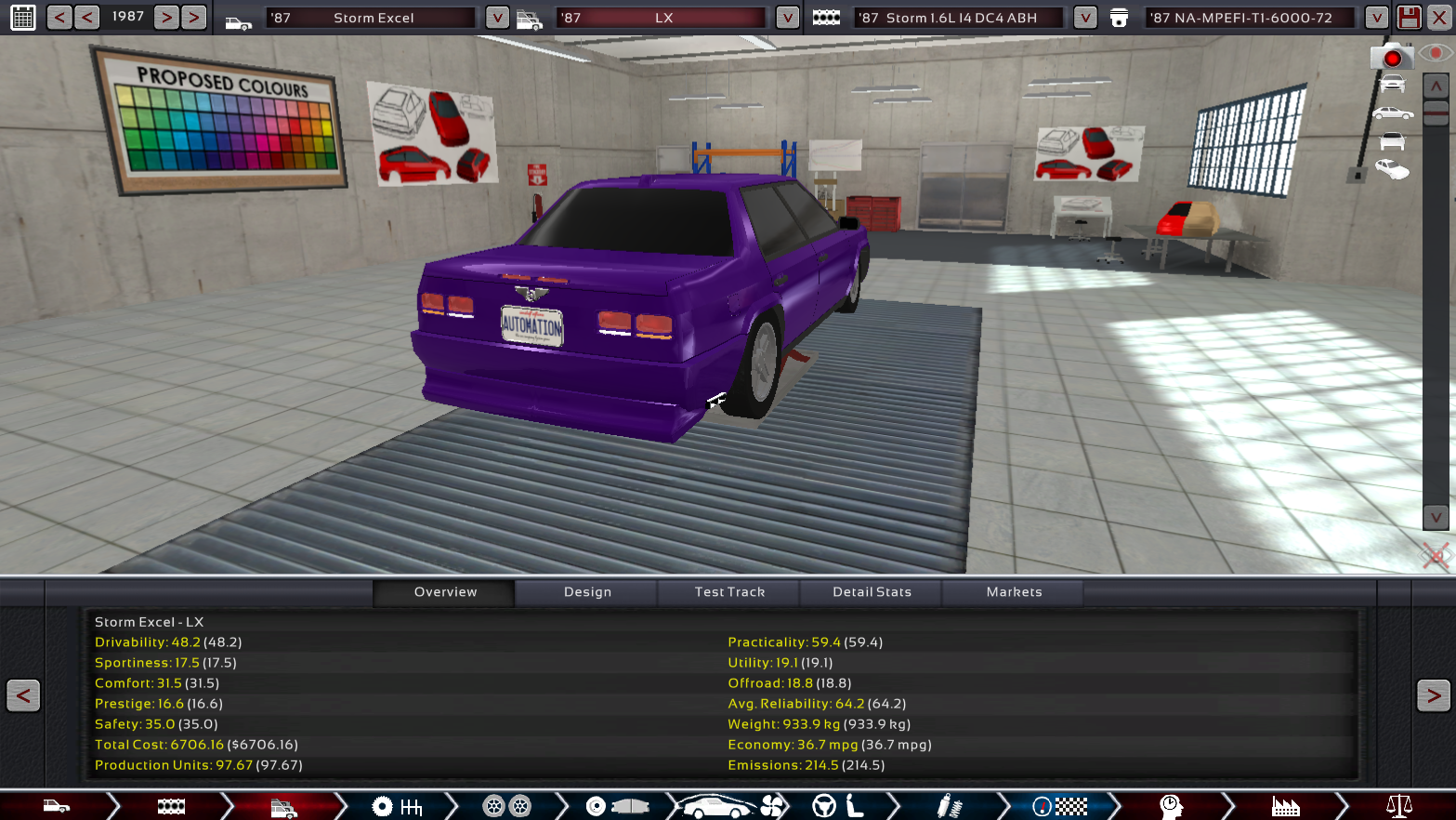Viewport: 1456px width, 820px height.
Task: Expand the LX trim dropdown
Action: click(787, 18)
